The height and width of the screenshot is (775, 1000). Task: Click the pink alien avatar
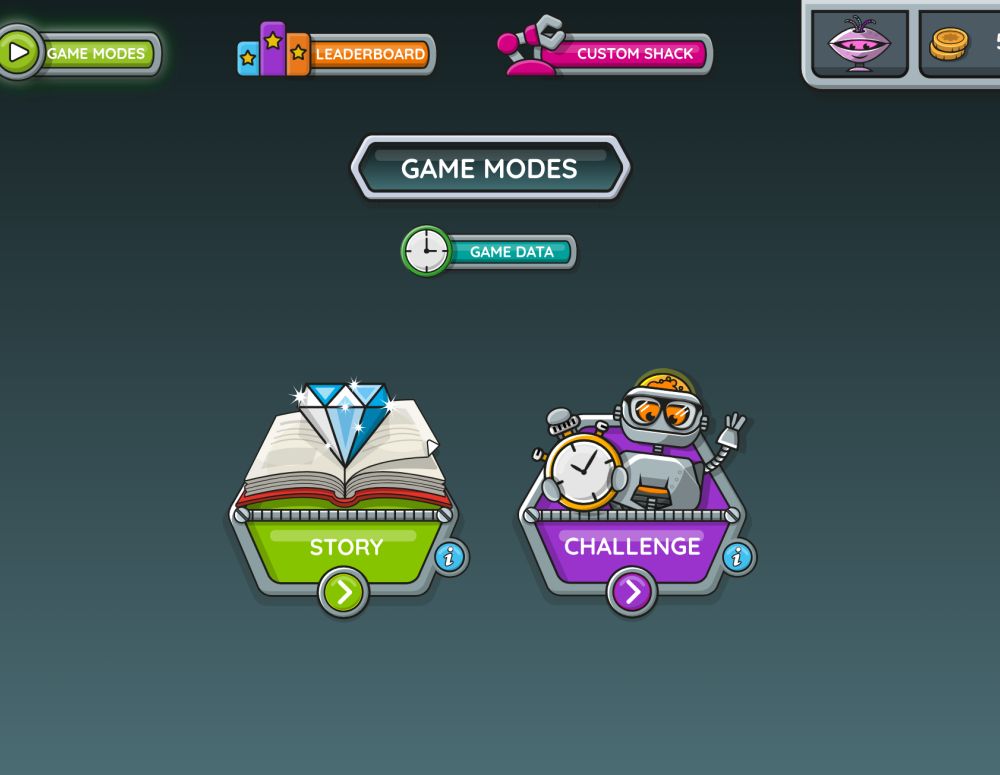pyautogui.click(x=859, y=44)
